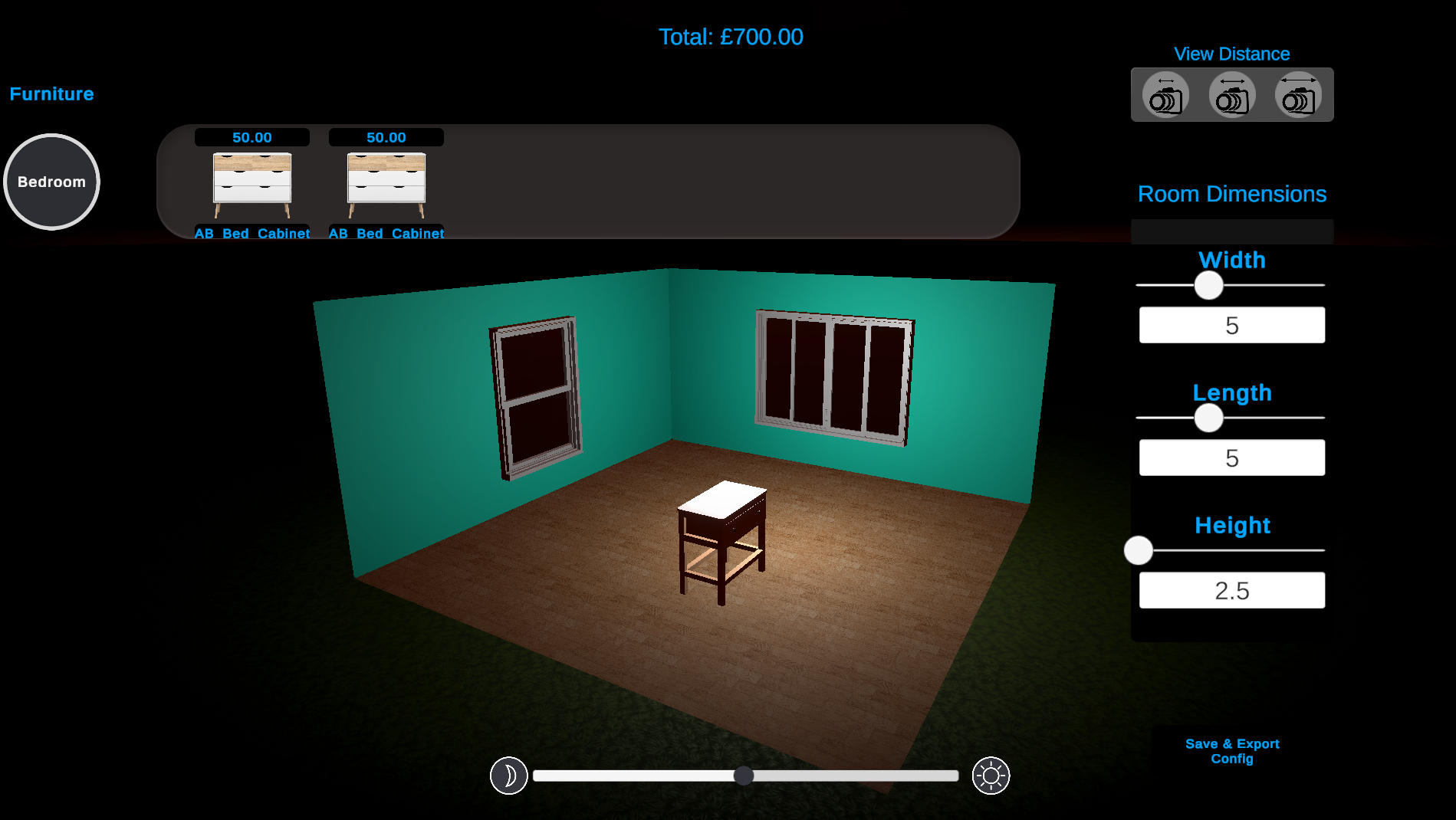Adjust the Length slider handle
The height and width of the screenshot is (820, 1456).
pos(1209,418)
